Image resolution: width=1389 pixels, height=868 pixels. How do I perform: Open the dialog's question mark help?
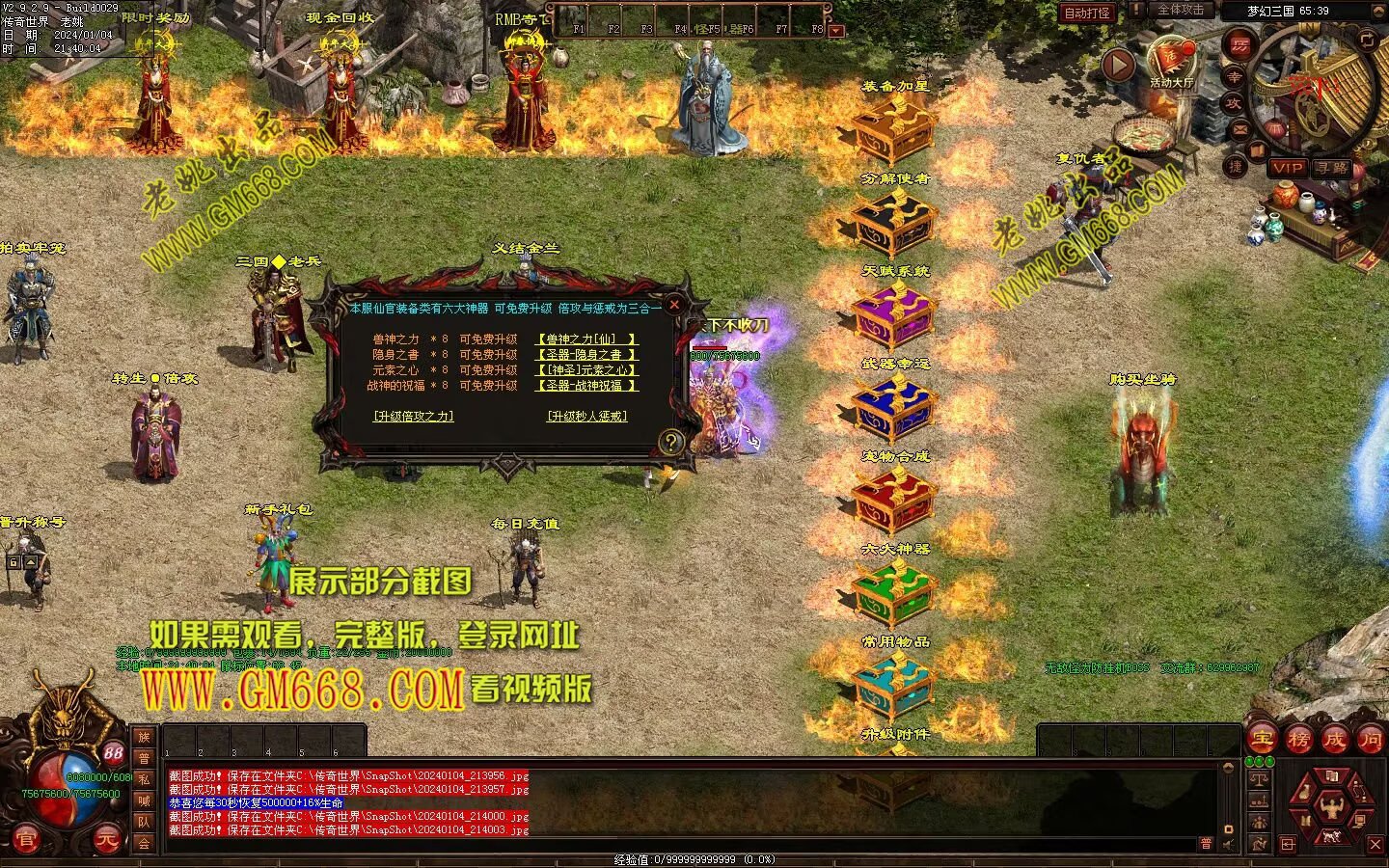[x=670, y=442]
